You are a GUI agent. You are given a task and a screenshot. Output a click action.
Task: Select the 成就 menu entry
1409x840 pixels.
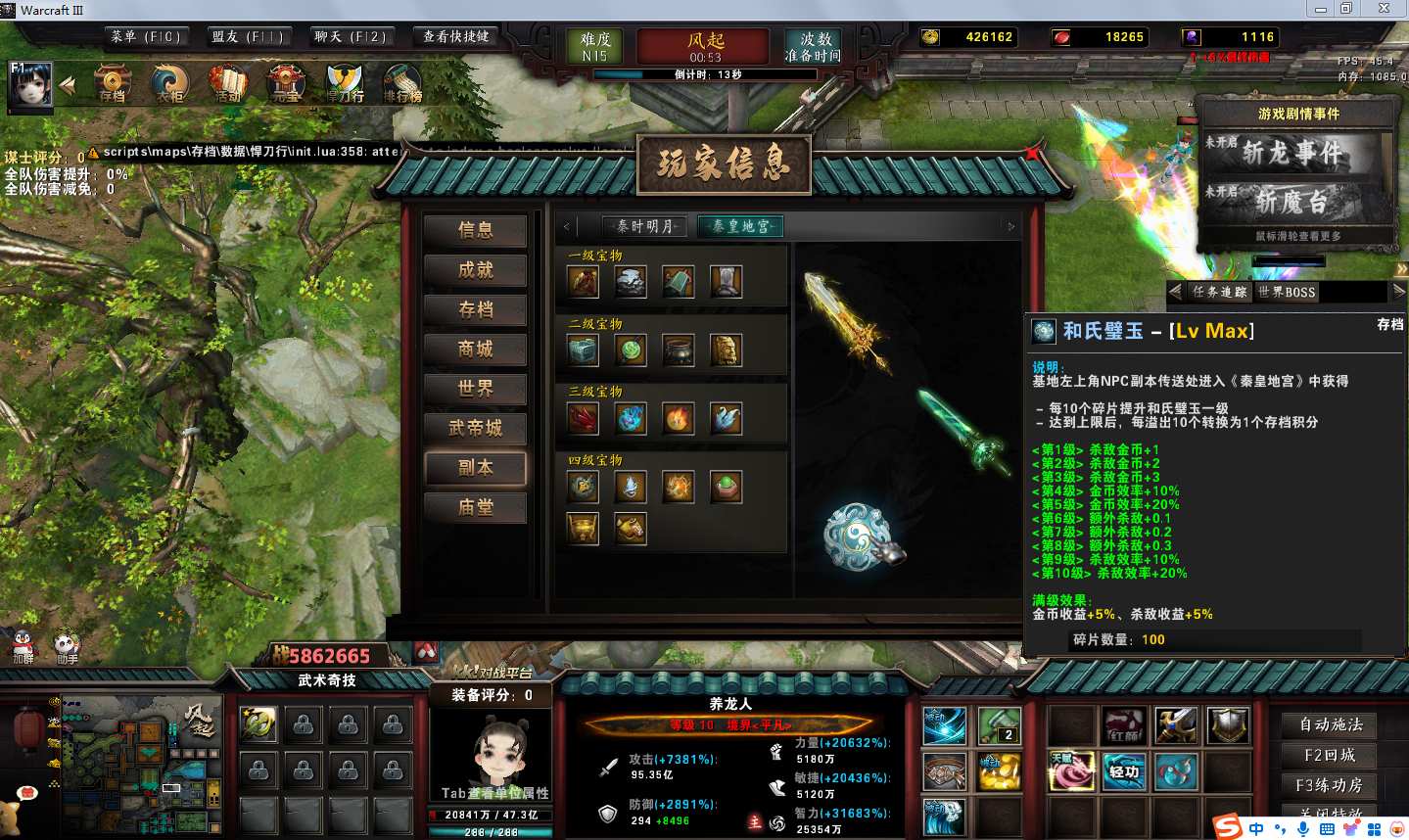click(x=475, y=270)
